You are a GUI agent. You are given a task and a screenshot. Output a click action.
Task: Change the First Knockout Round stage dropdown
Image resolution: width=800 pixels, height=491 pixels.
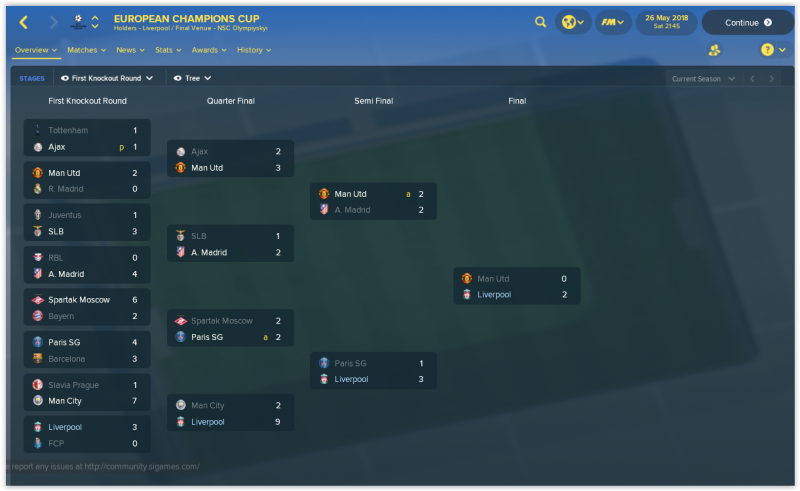(x=107, y=77)
